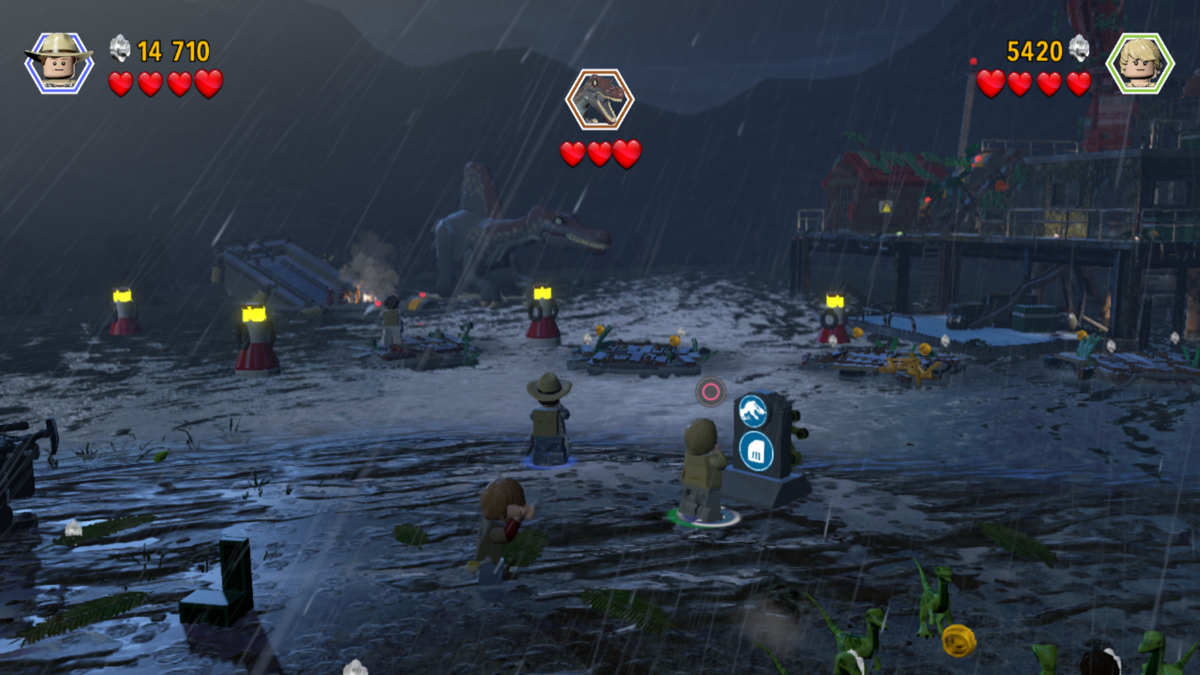Click the Spinosaurus boss portrait icon
Screen dimensions: 1200x675
coord(600,99)
